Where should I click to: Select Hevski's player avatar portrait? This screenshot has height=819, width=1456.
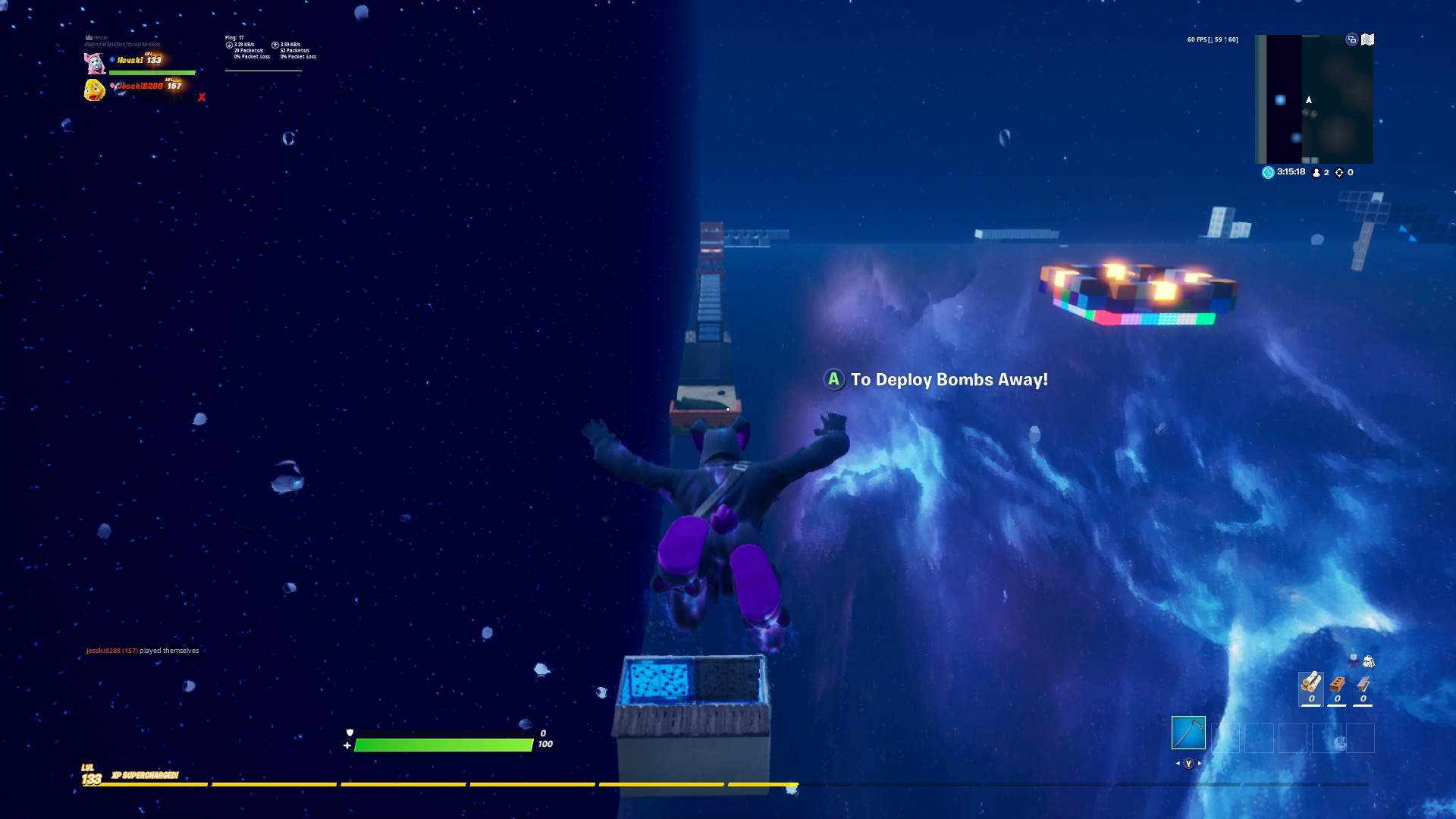[x=96, y=62]
